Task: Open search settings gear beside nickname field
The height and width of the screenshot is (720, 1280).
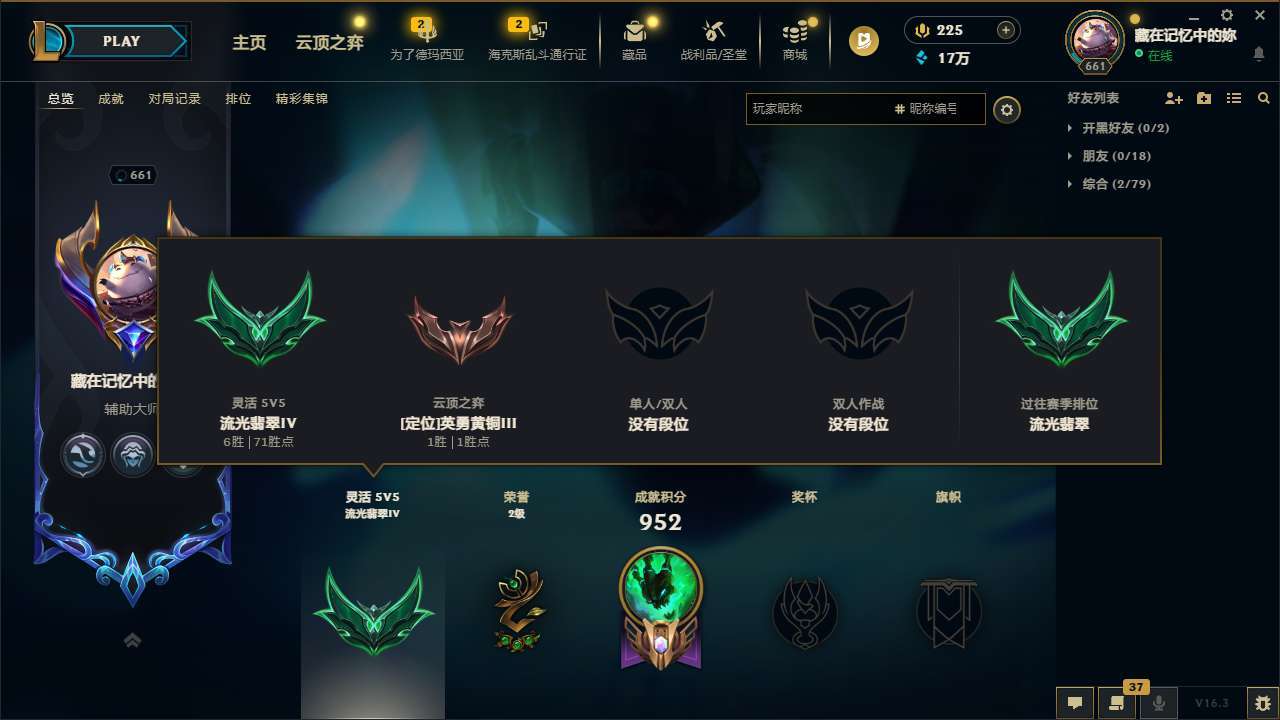Action: (x=1007, y=109)
